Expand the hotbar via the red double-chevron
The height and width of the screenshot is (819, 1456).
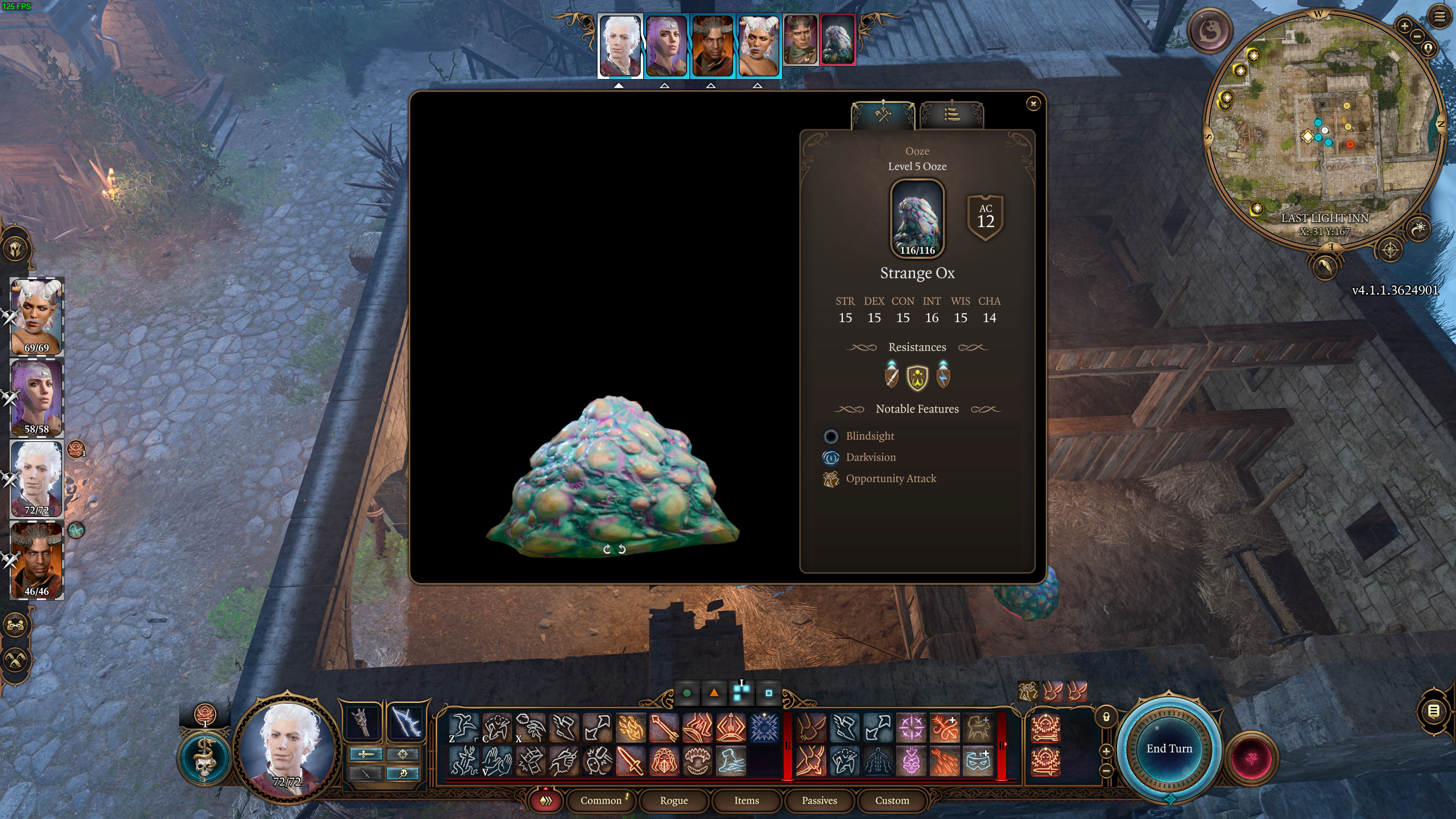click(545, 800)
